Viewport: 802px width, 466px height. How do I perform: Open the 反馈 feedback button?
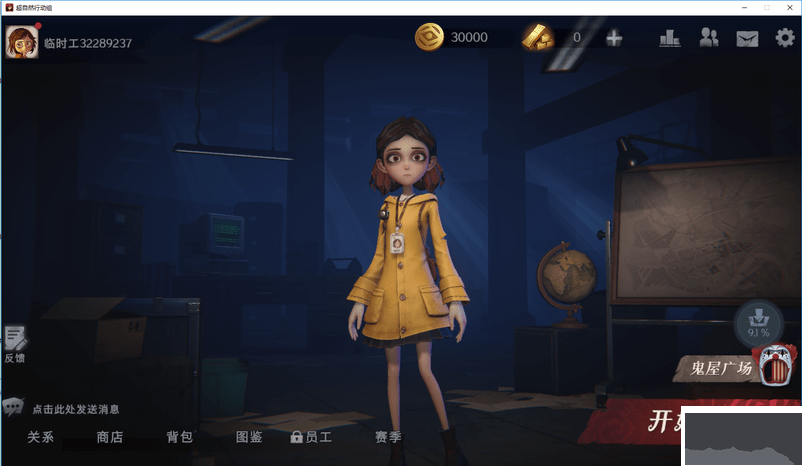(x=15, y=344)
